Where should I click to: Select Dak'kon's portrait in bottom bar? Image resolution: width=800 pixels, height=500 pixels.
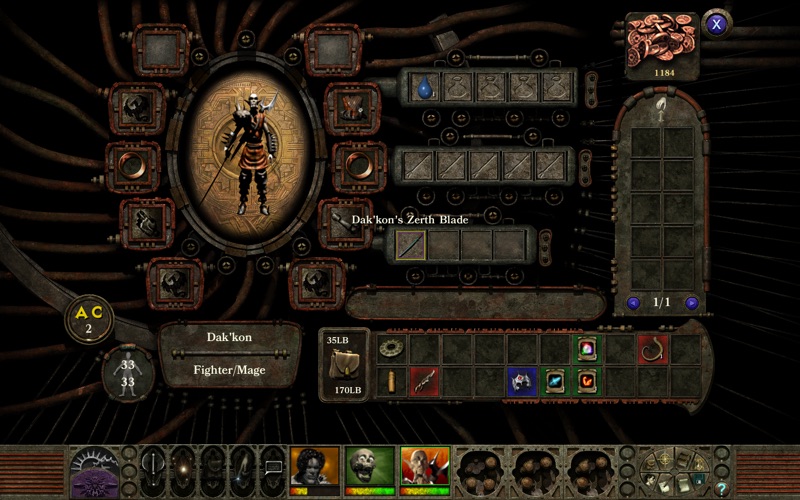(x=423, y=468)
